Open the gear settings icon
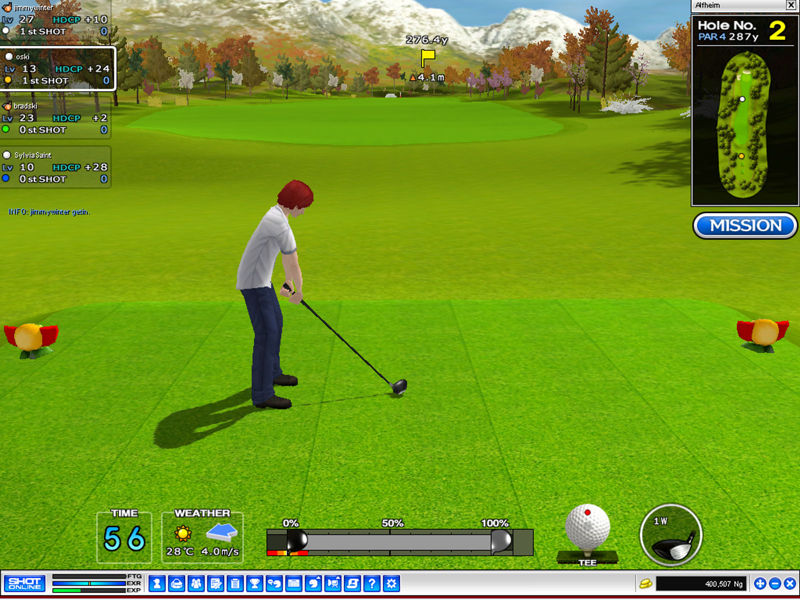 (391, 583)
